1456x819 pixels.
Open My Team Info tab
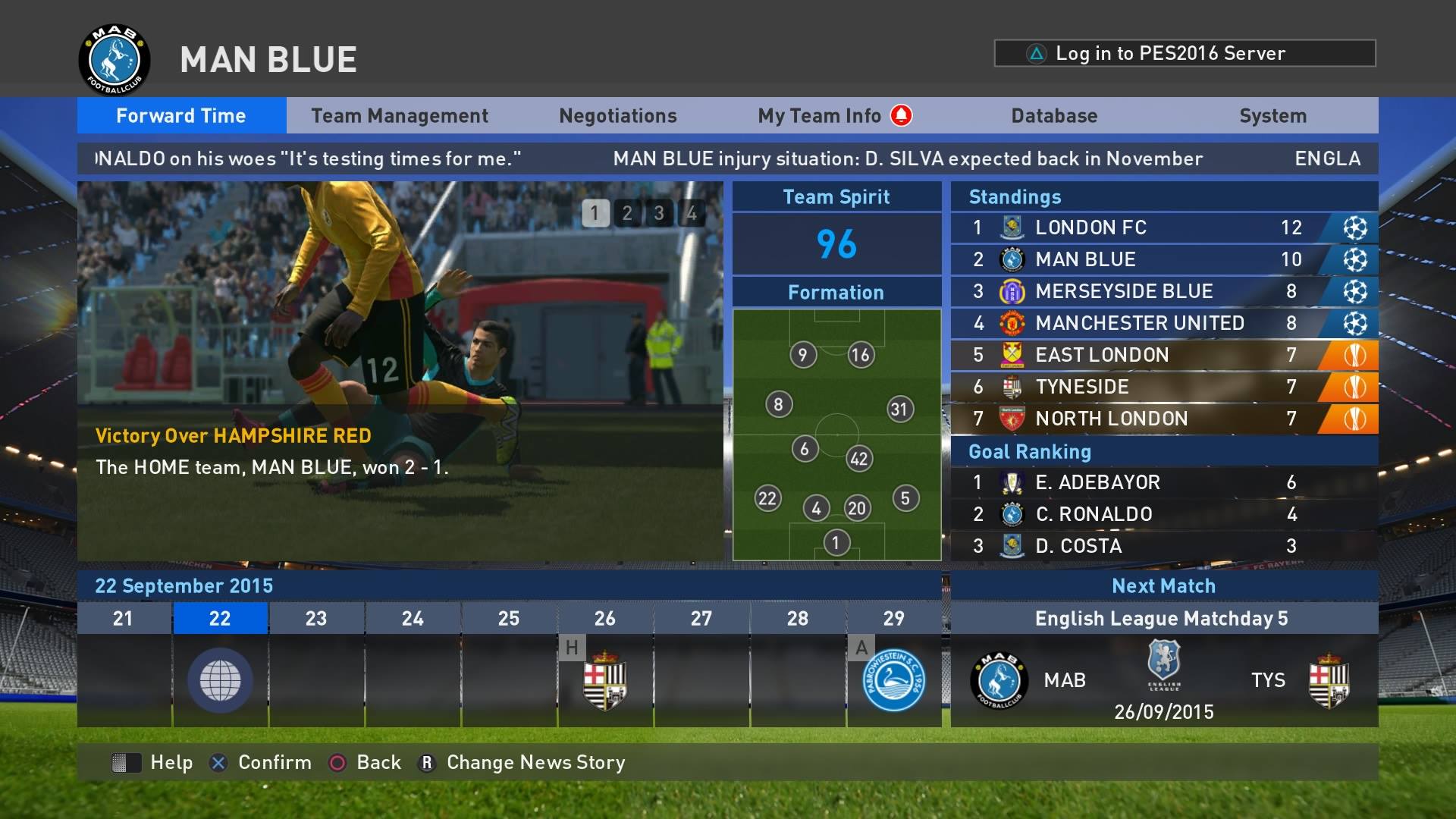(820, 116)
